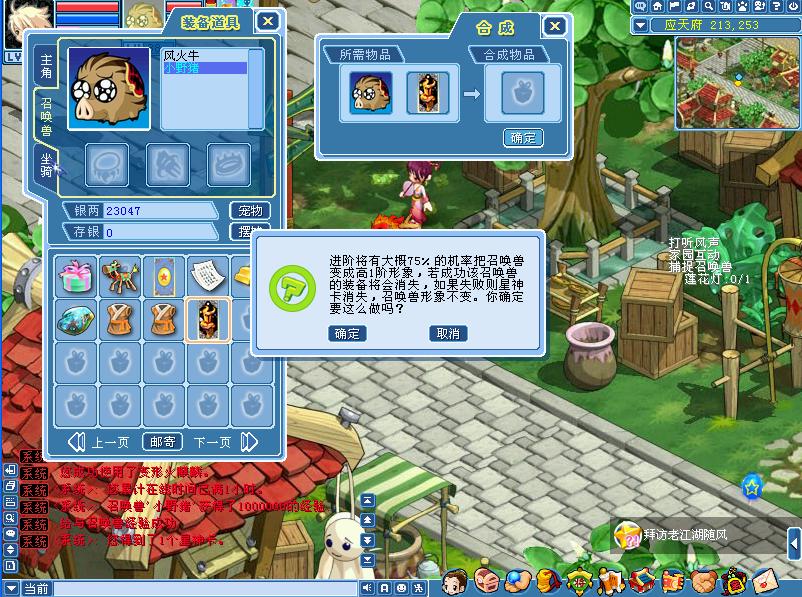This screenshot has width=802, height=597.
Task: Cancel the advancement dialog with 取消
Action: [447, 334]
